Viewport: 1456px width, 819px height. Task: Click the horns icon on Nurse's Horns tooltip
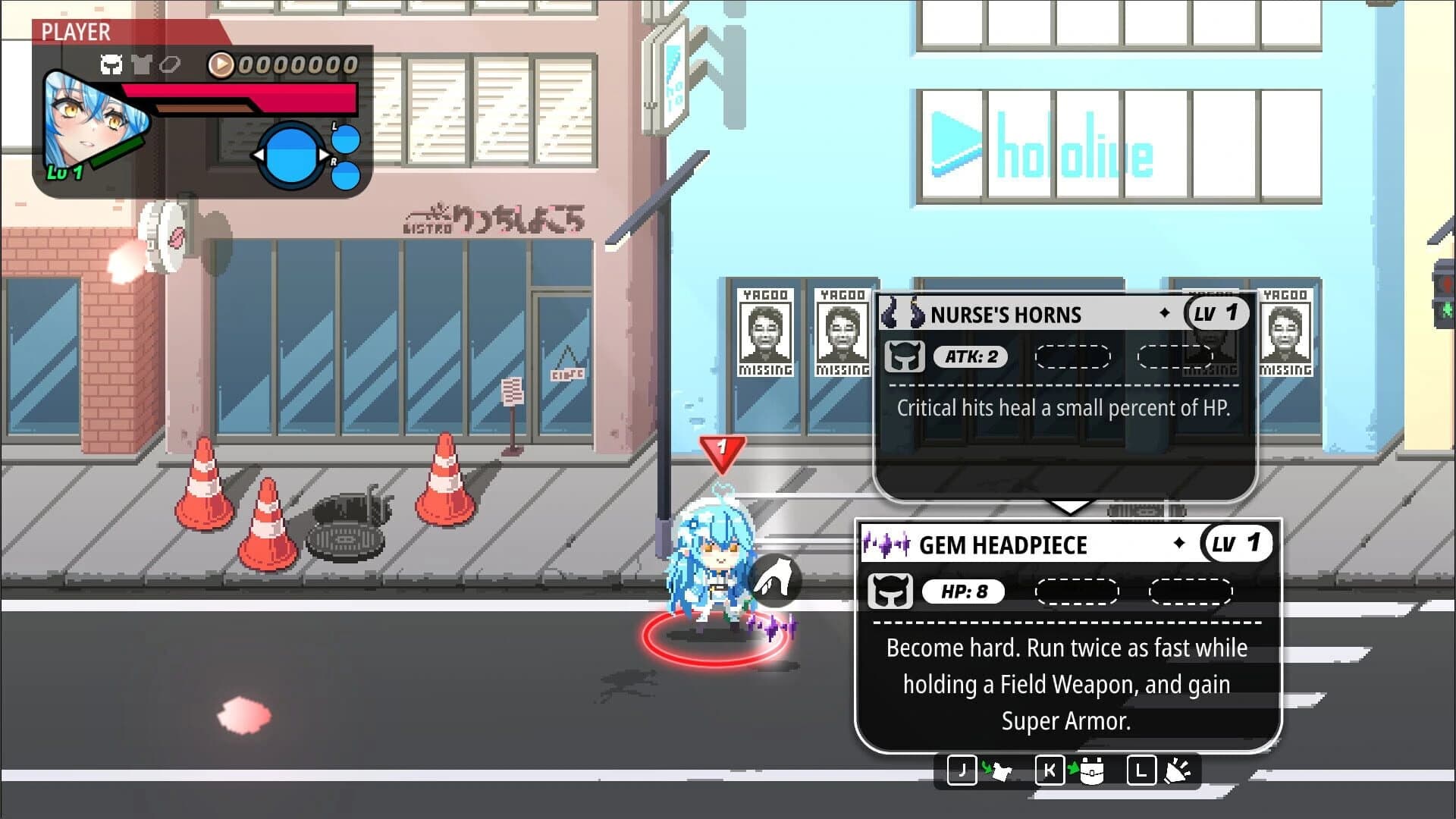click(902, 313)
